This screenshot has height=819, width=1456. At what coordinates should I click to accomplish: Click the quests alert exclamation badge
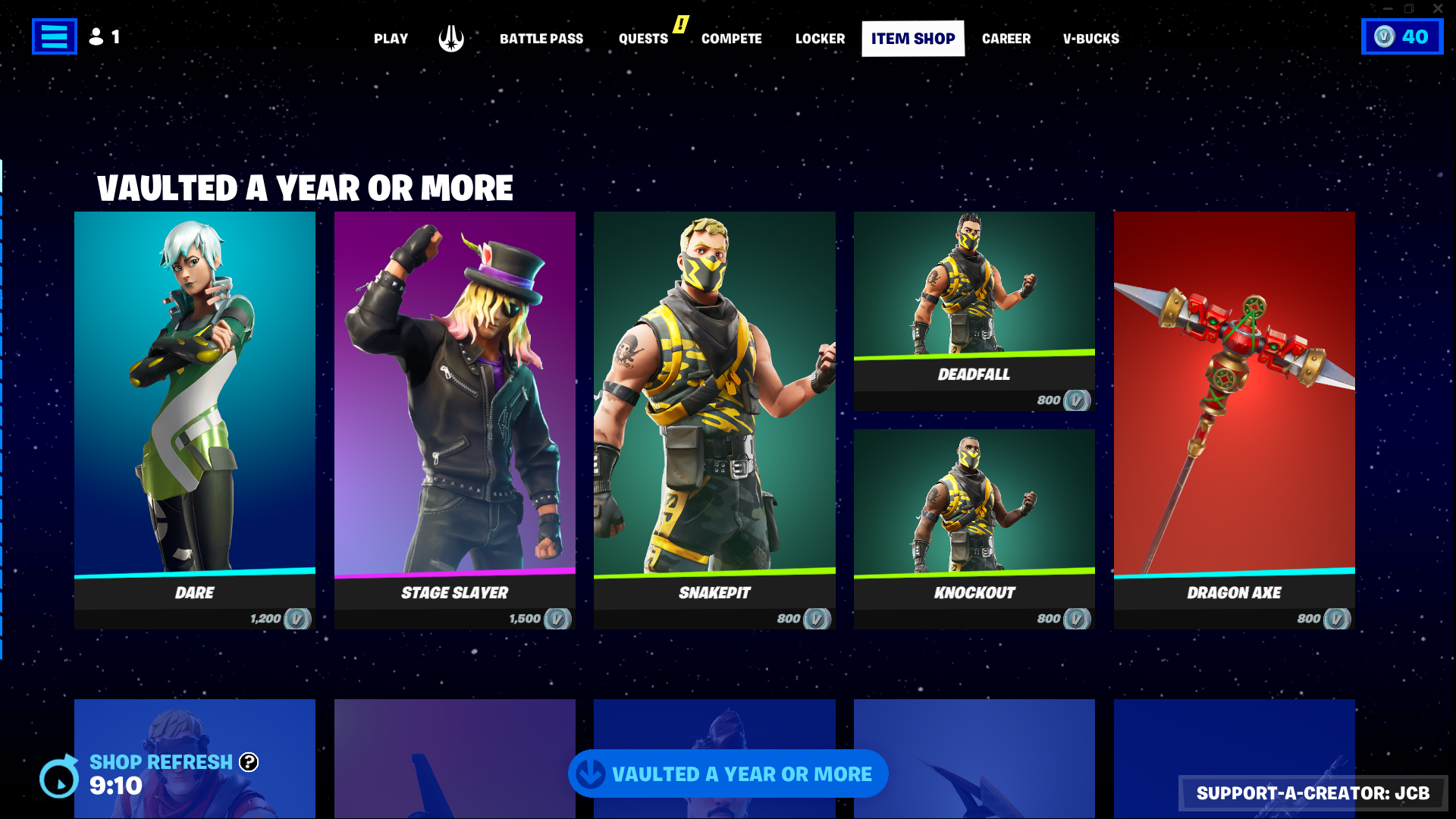click(x=680, y=25)
